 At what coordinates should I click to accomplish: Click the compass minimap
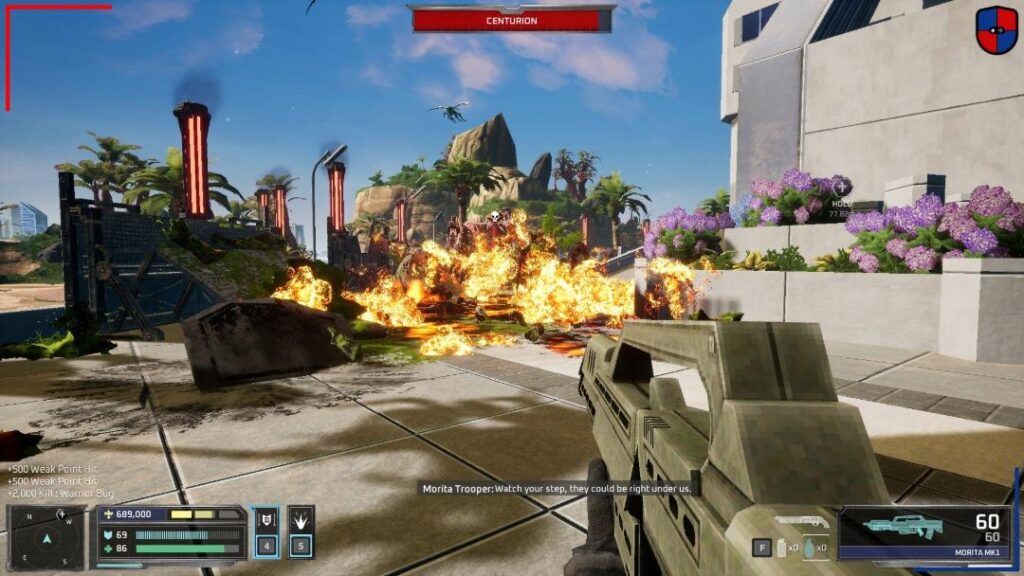point(45,537)
